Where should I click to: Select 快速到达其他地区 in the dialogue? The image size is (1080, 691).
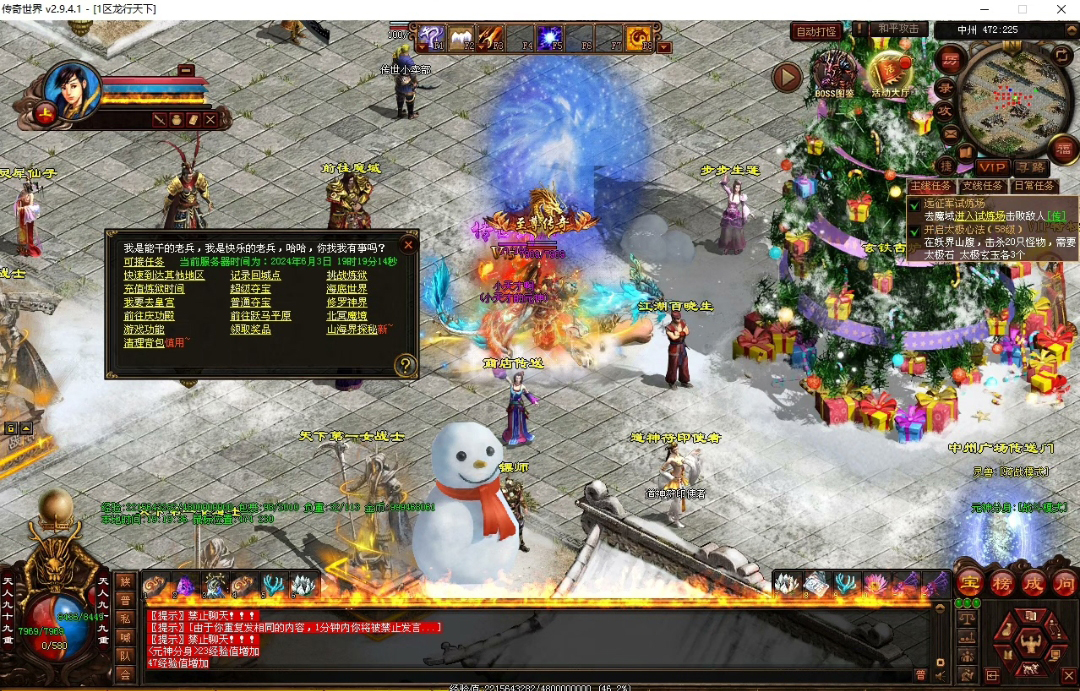(164, 275)
